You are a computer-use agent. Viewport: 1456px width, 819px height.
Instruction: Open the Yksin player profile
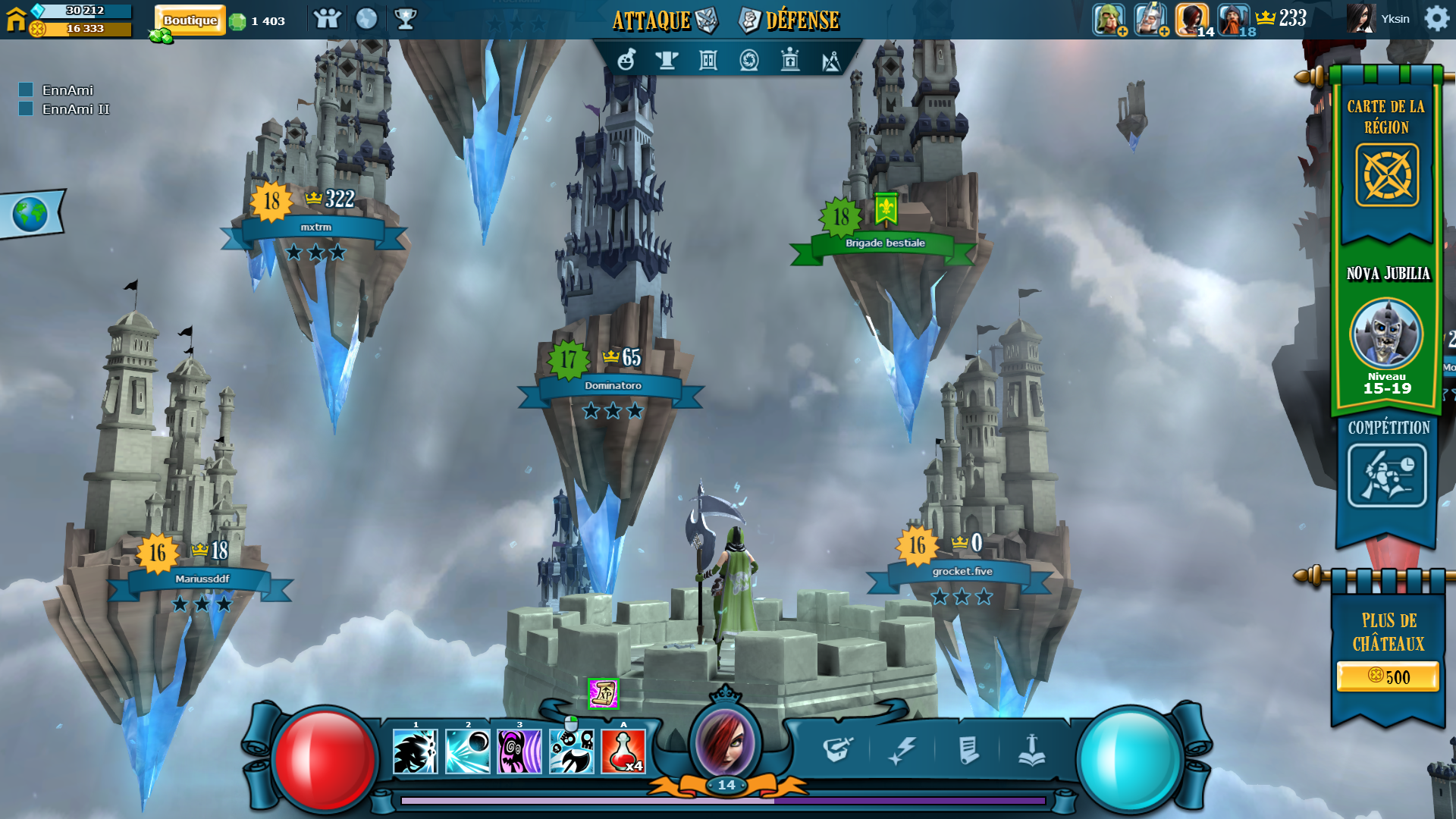click(x=1379, y=19)
